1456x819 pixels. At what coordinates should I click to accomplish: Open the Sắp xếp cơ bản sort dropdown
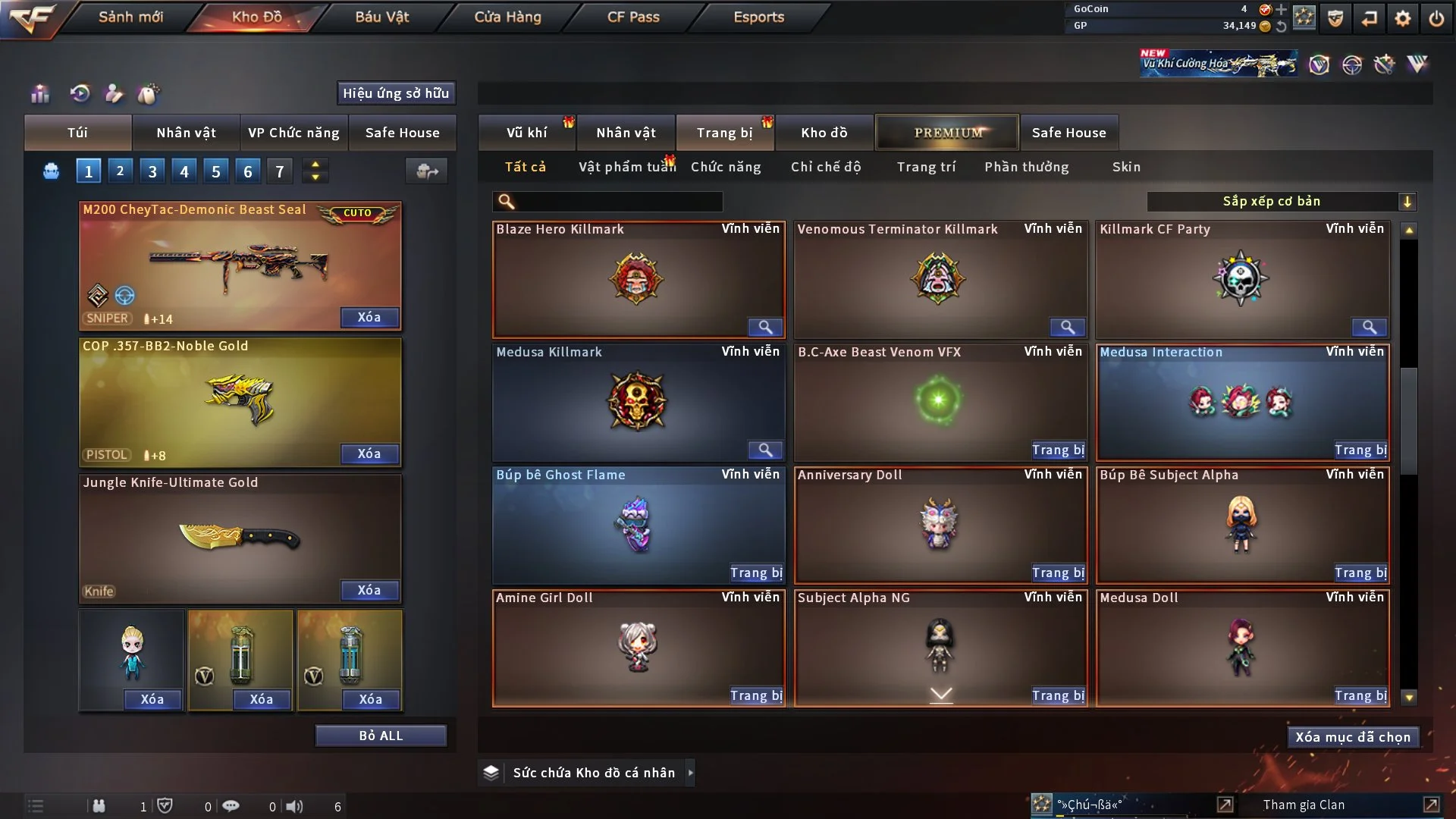click(1281, 202)
